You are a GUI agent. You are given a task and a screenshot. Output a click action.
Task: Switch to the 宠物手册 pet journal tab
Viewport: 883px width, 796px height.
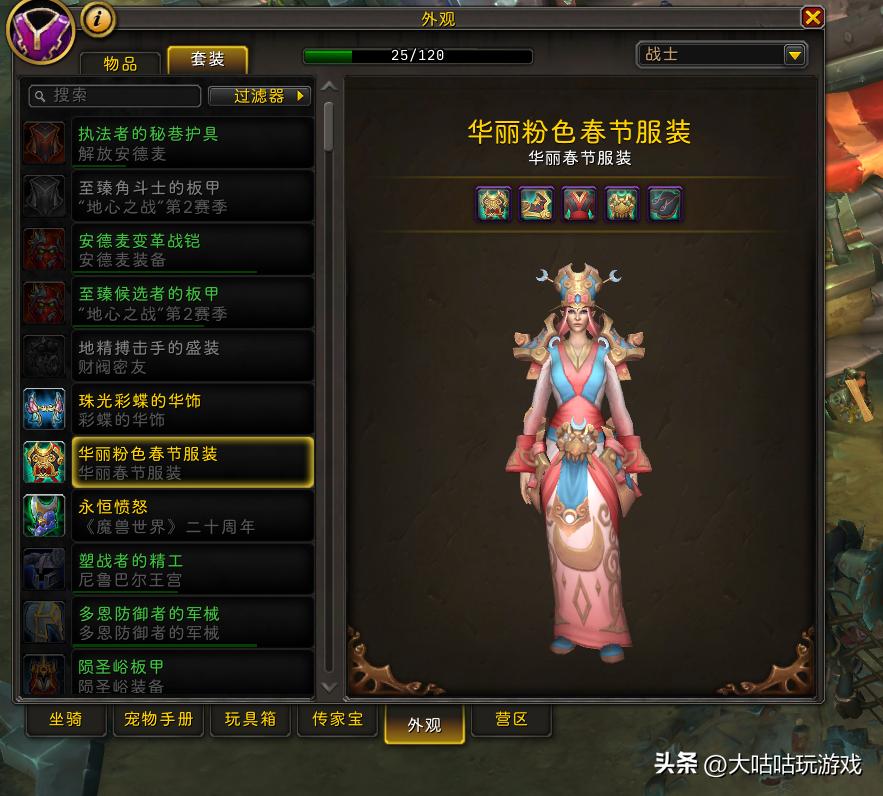(x=159, y=720)
